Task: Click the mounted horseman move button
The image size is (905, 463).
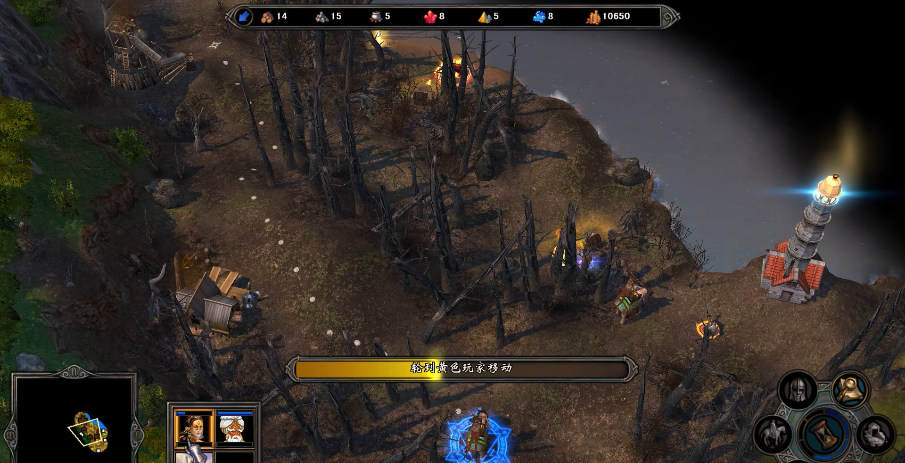Action: tap(773, 435)
